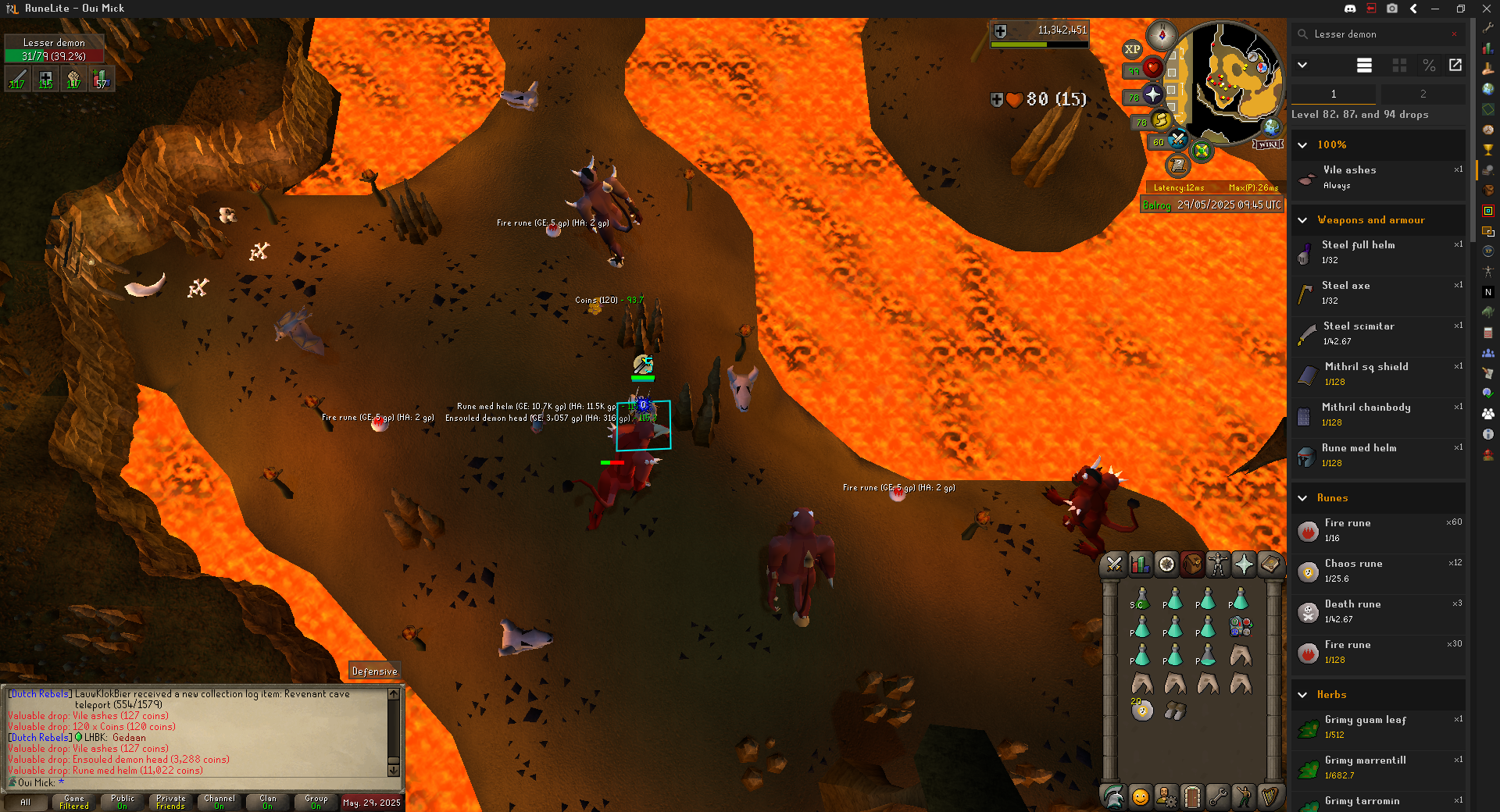
Task: Open the Spellbook tab
Action: pos(1270,564)
